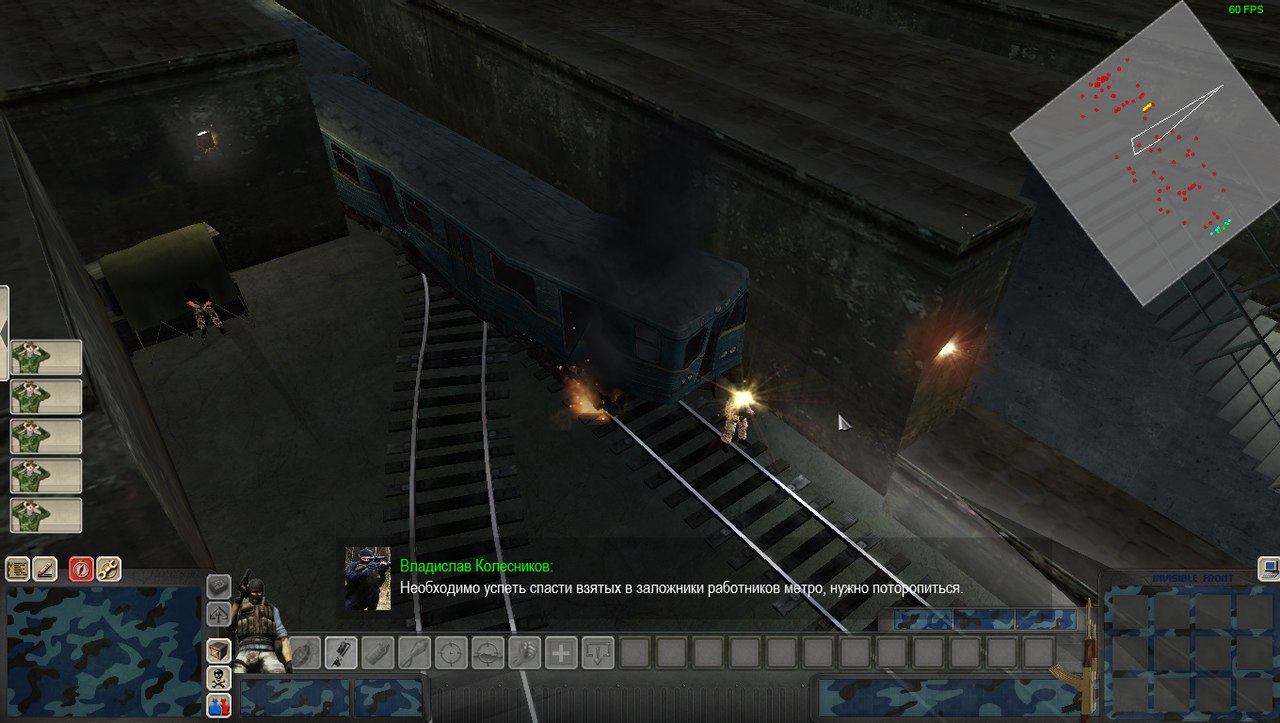Click the up-arrow stance button
Screen dimensions: 1280x723
(219, 613)
